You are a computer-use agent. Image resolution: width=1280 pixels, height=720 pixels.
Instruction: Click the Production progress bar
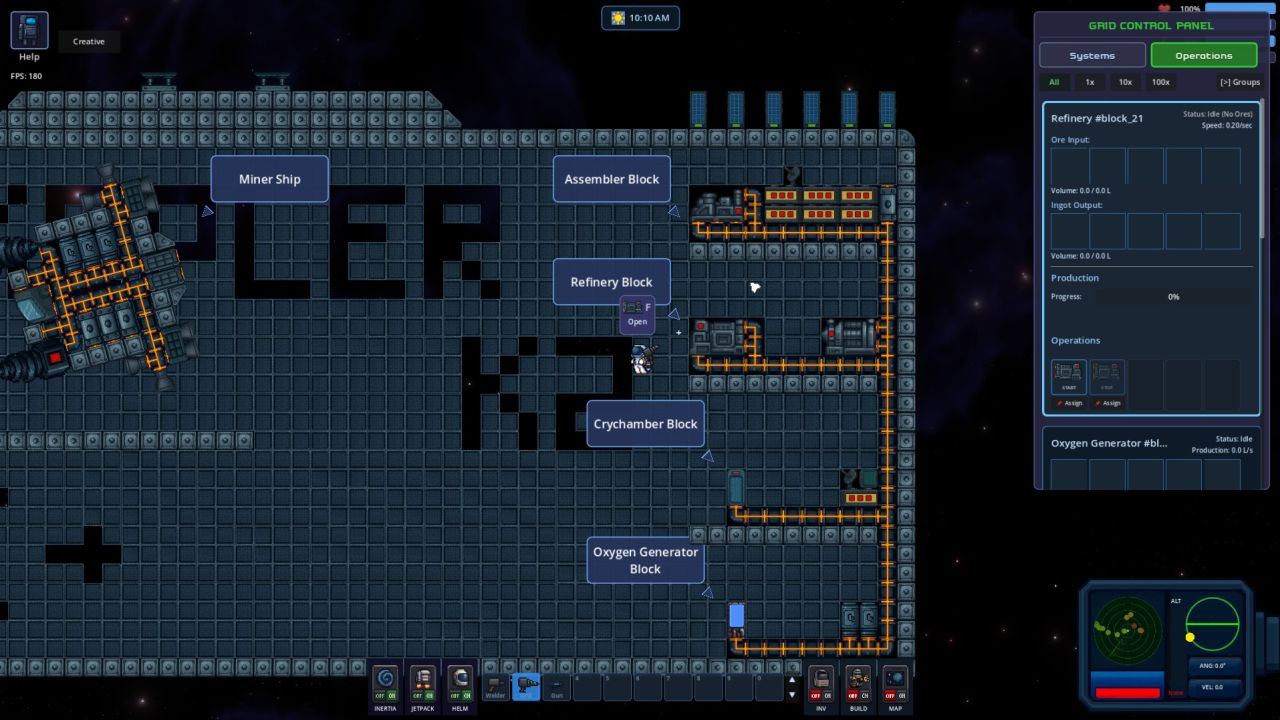click(x=1172, y=297)
